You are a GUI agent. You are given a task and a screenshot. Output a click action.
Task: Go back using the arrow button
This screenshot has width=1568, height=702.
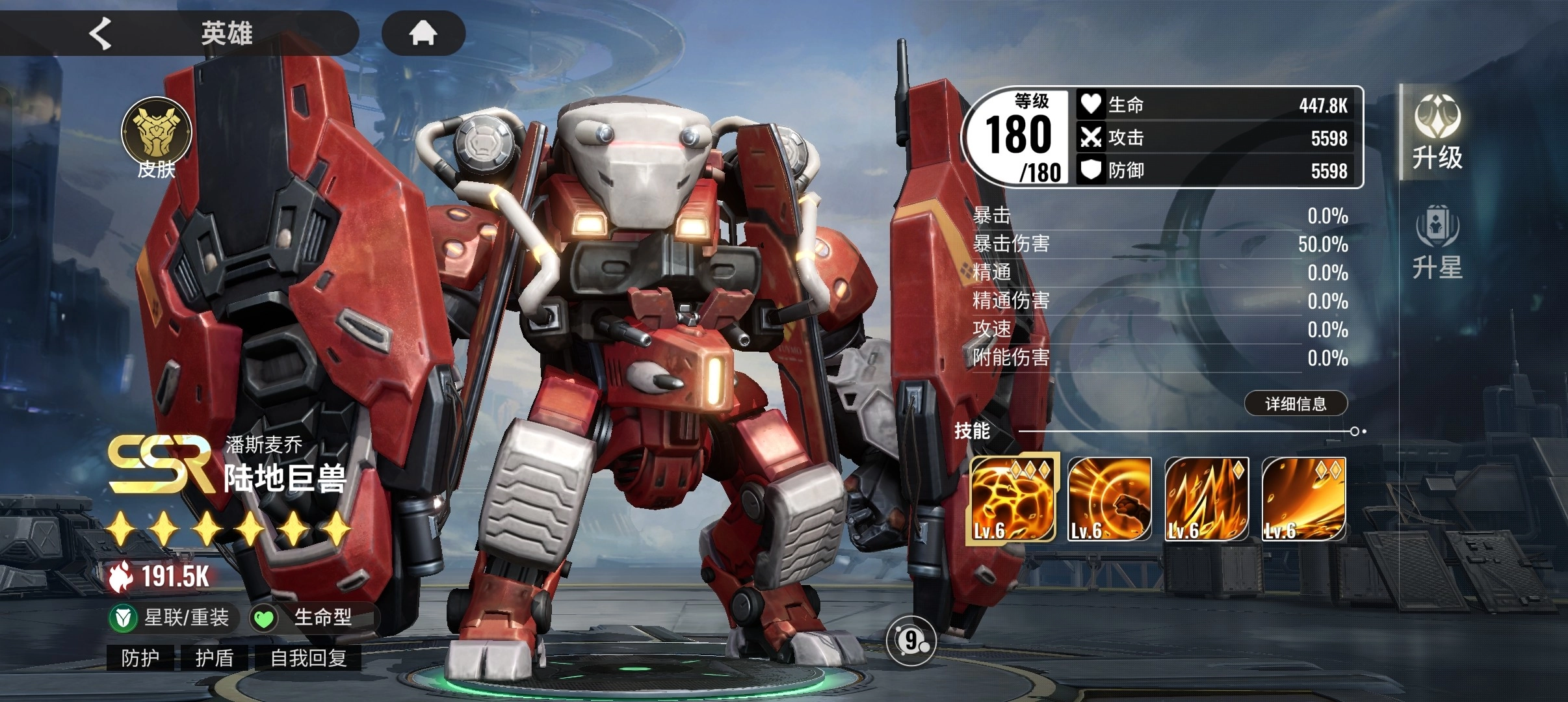click(x=101, y=33)
